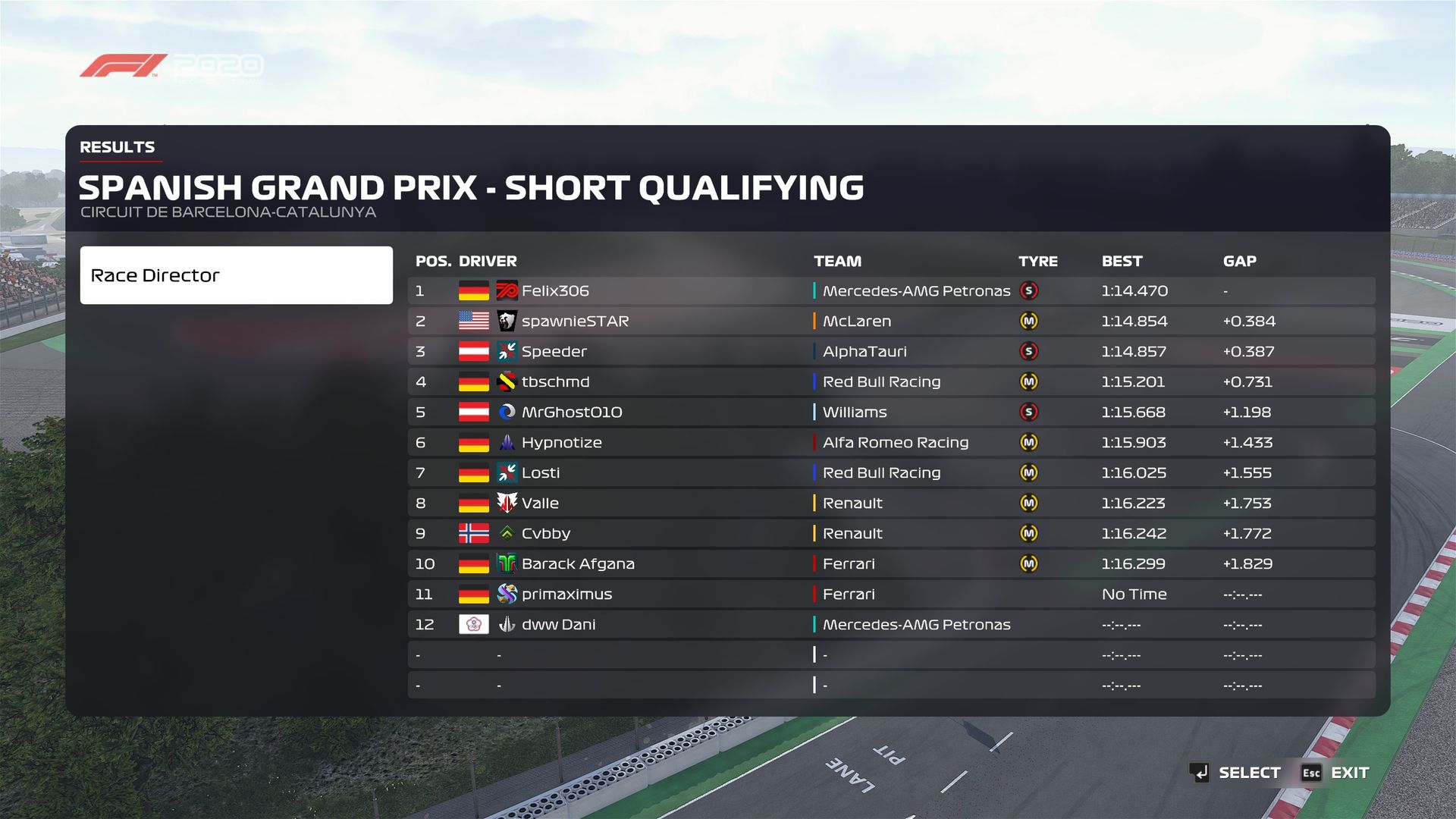Select MrGhost010's Williams row
Image resolution: width=1456 pixels, height=819 pixels.
[x=890, y=413]
